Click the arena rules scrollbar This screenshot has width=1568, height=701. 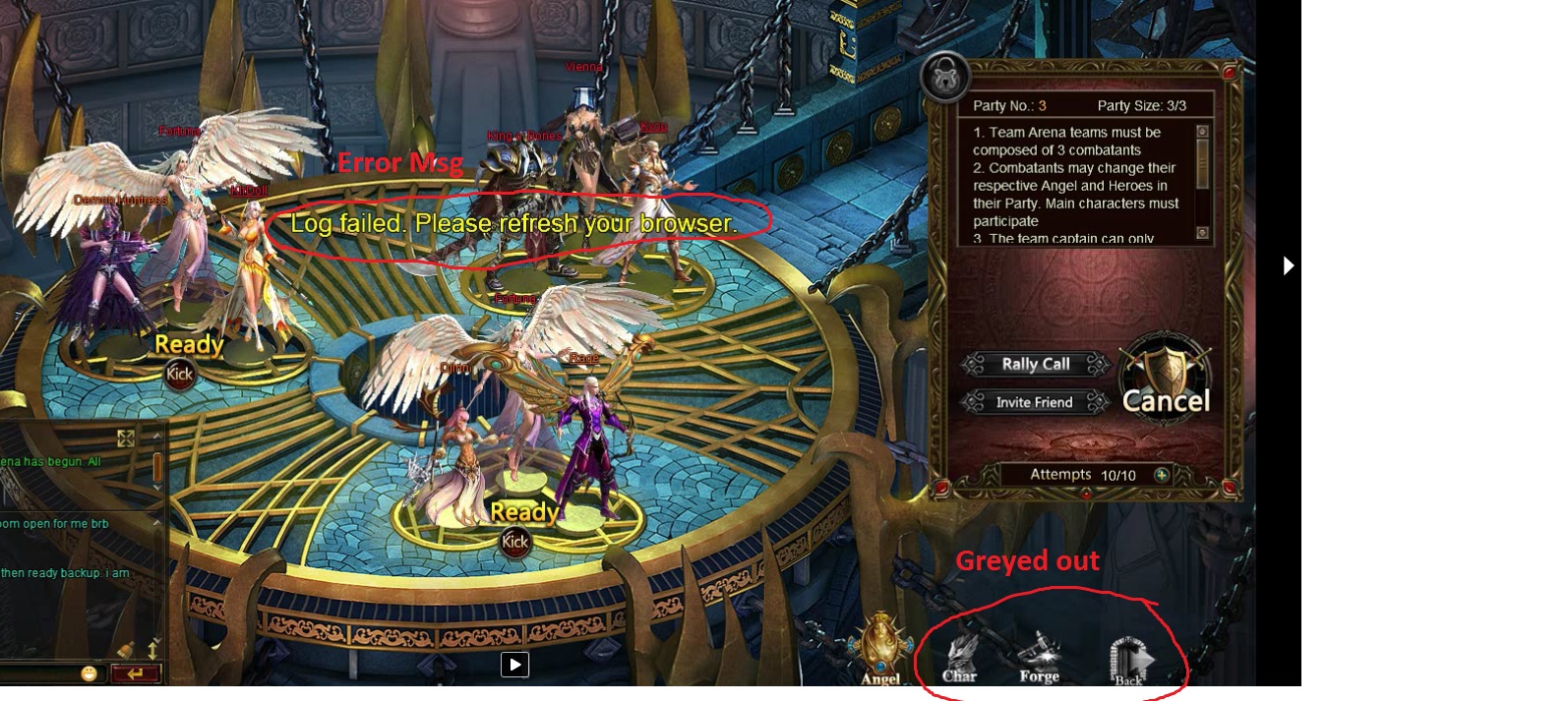coord(1202,182)
